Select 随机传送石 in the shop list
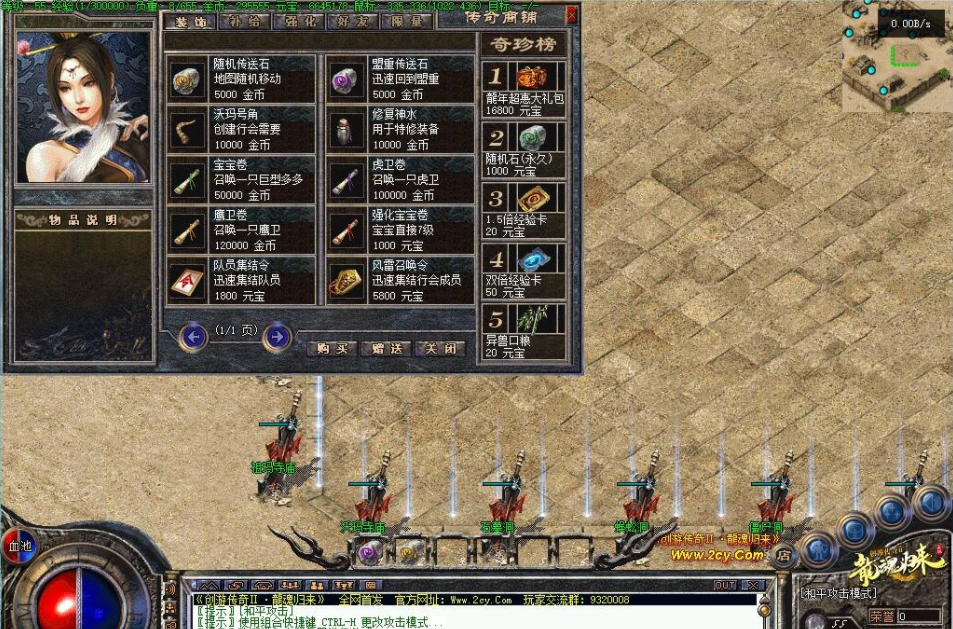Viewport: 953px width, 629px height. [240, 79]
